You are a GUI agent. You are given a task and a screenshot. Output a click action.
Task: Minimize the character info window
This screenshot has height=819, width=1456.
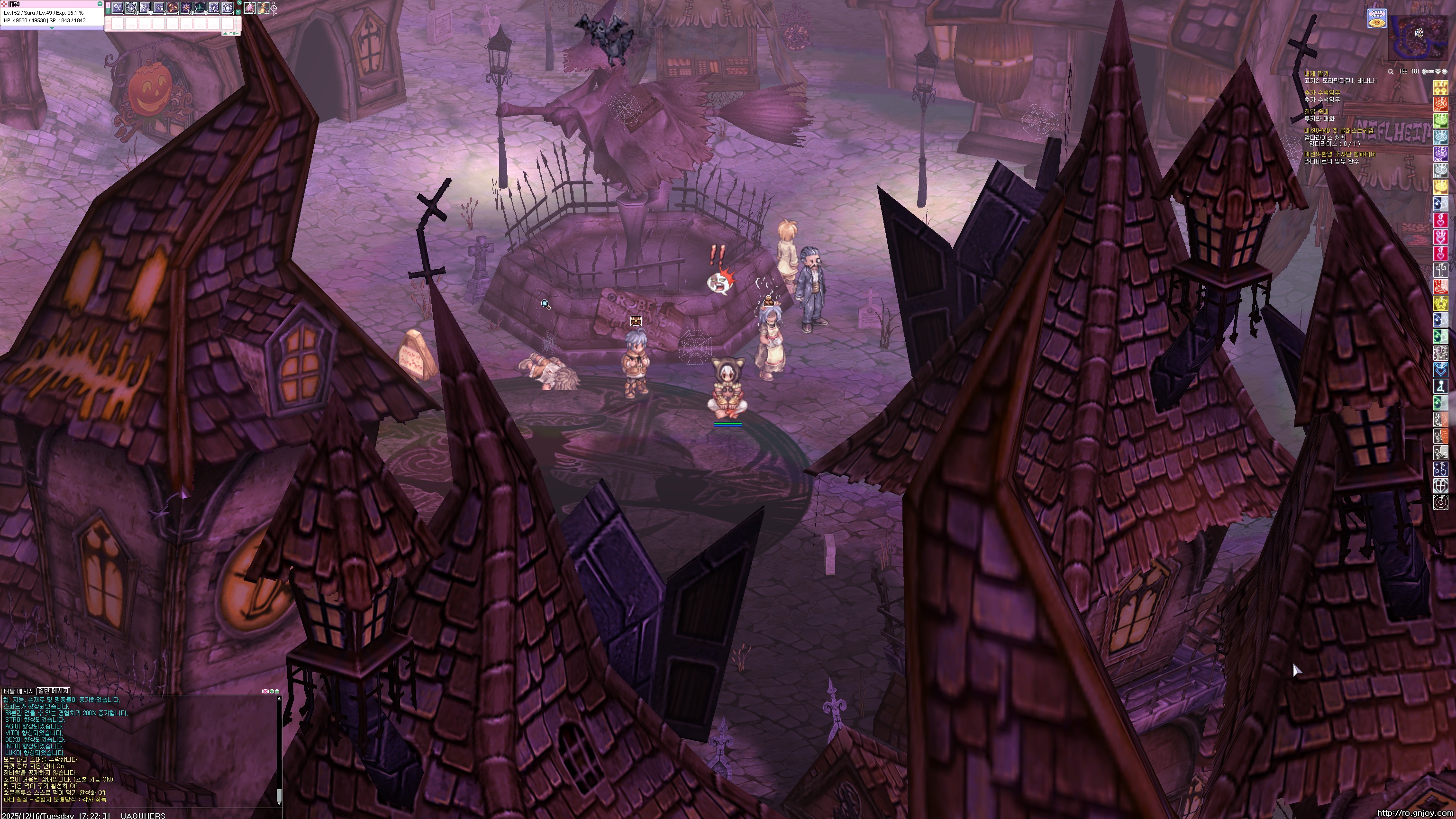pos(100,4)
